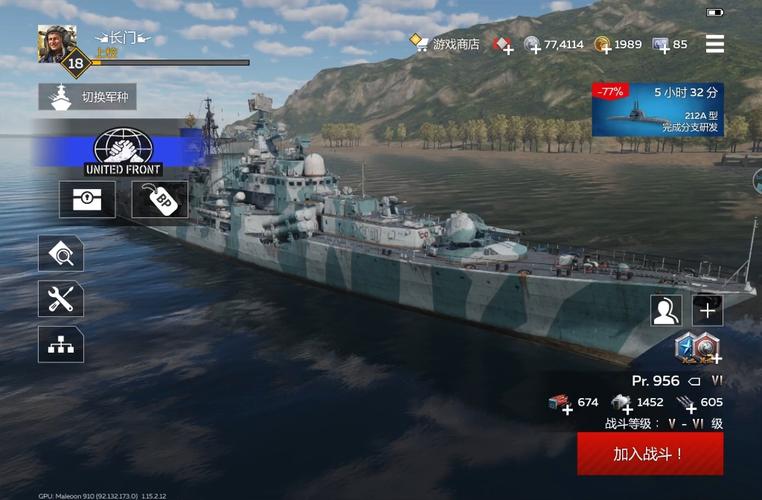Open the magnifier vehicle inspect icon

tap(61, 254)
